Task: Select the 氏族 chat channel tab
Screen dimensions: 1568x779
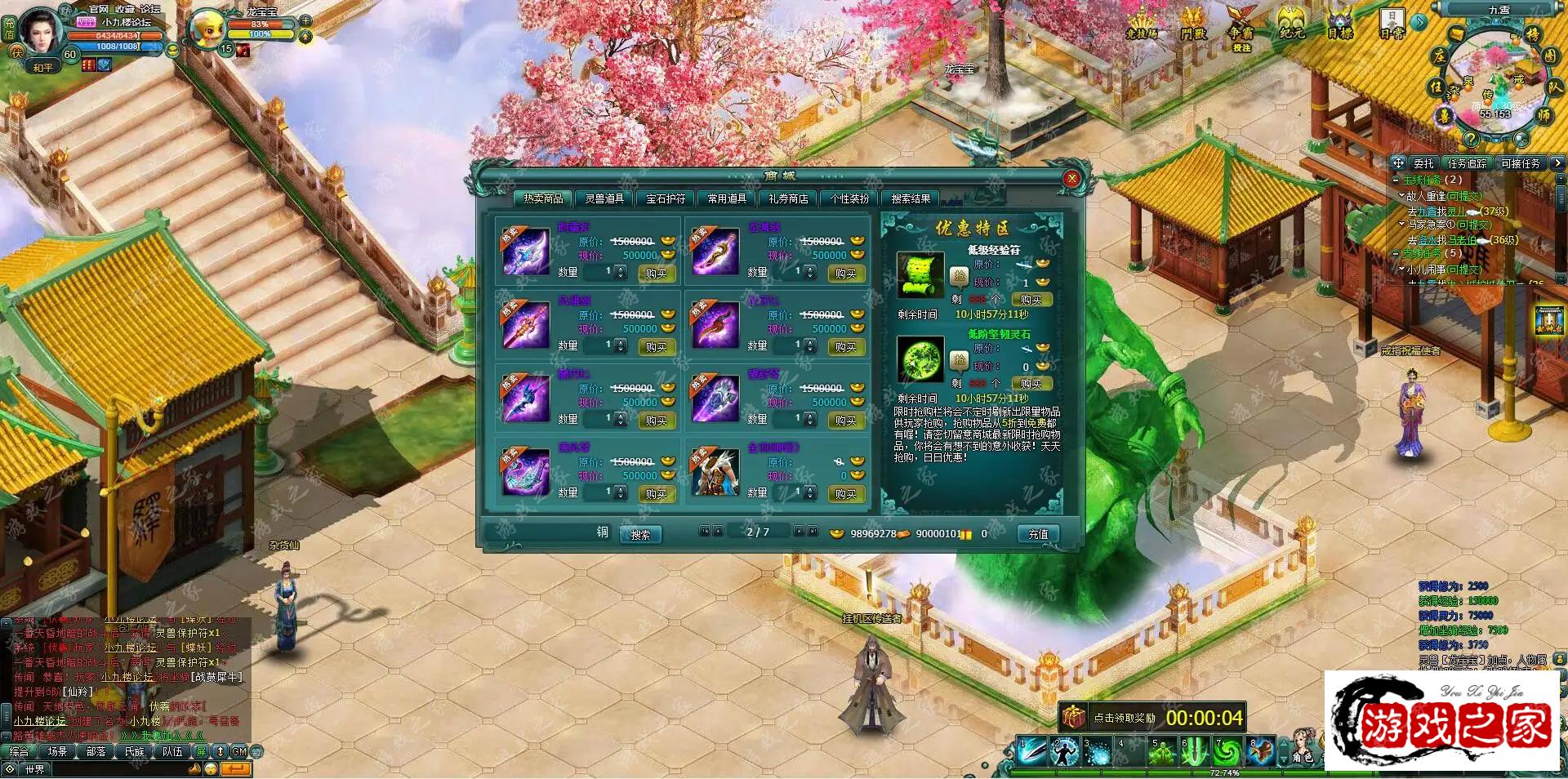Action: pos(135,751)
